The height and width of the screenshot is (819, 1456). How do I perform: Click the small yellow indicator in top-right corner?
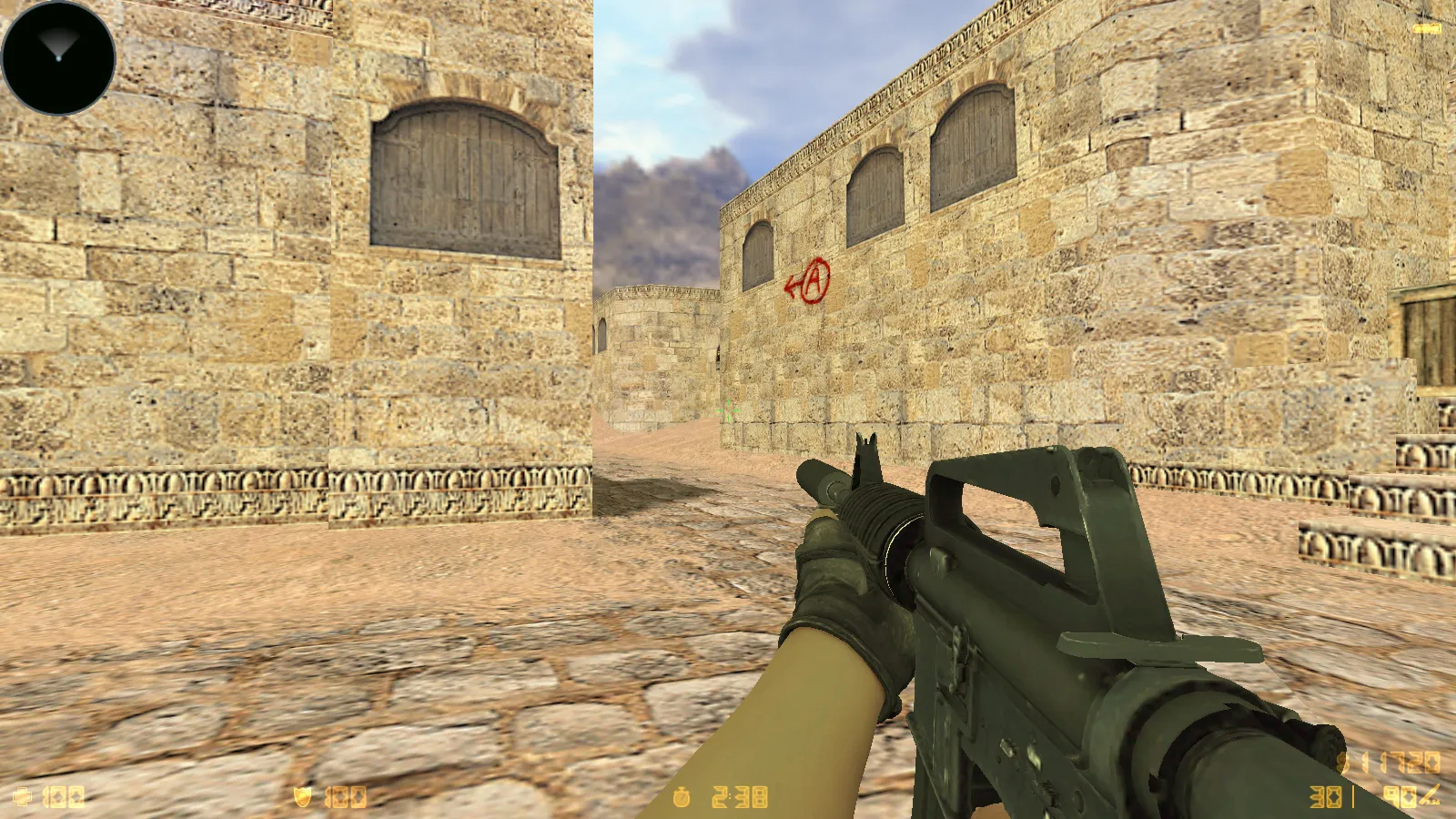tap(1426, 29)
